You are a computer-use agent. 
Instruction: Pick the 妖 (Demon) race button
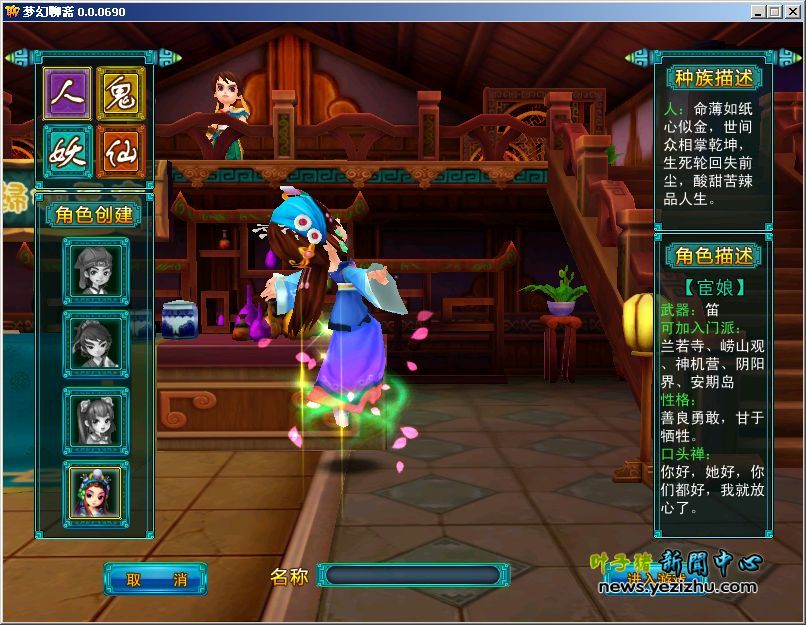[67, 151]
